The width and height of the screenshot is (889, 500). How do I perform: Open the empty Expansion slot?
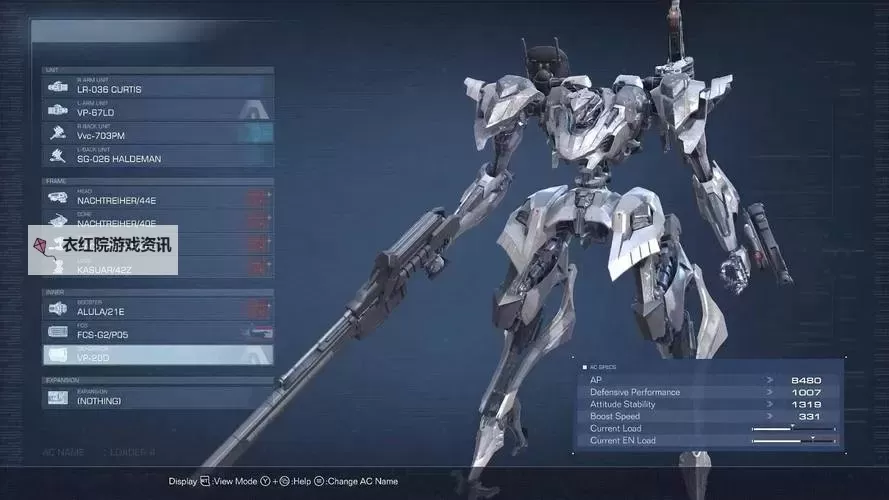click(158, 397)
